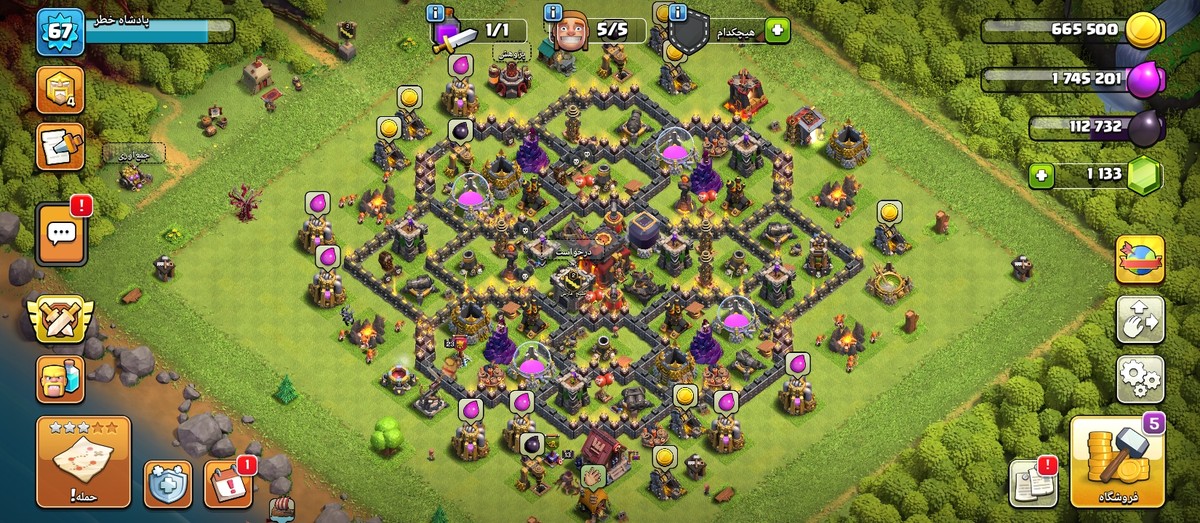Screen dimensions: 1200x523
Task: Add shield with the green plus button
Action: 777,30
